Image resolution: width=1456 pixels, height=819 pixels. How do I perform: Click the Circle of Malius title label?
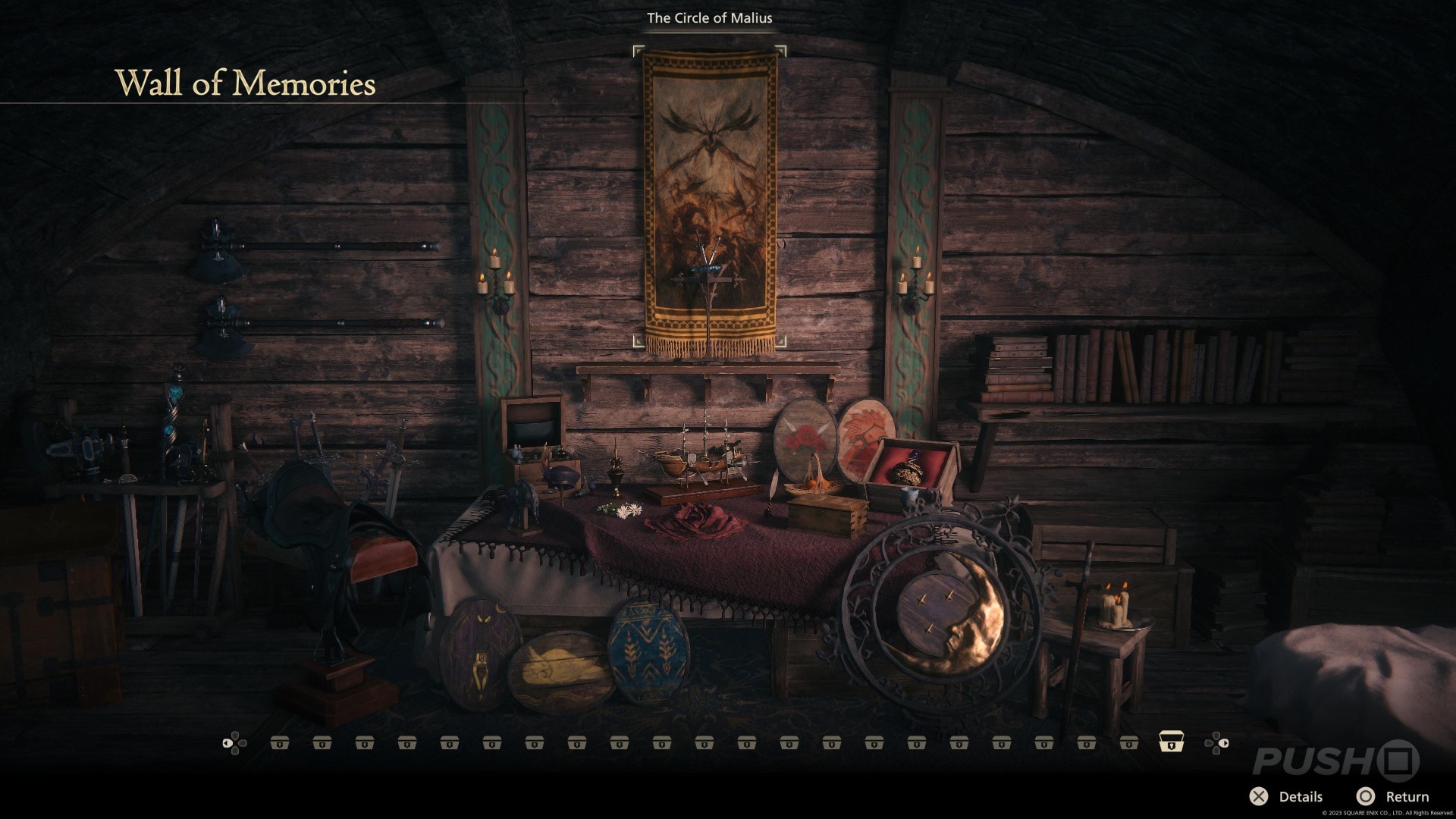point(708,17)
